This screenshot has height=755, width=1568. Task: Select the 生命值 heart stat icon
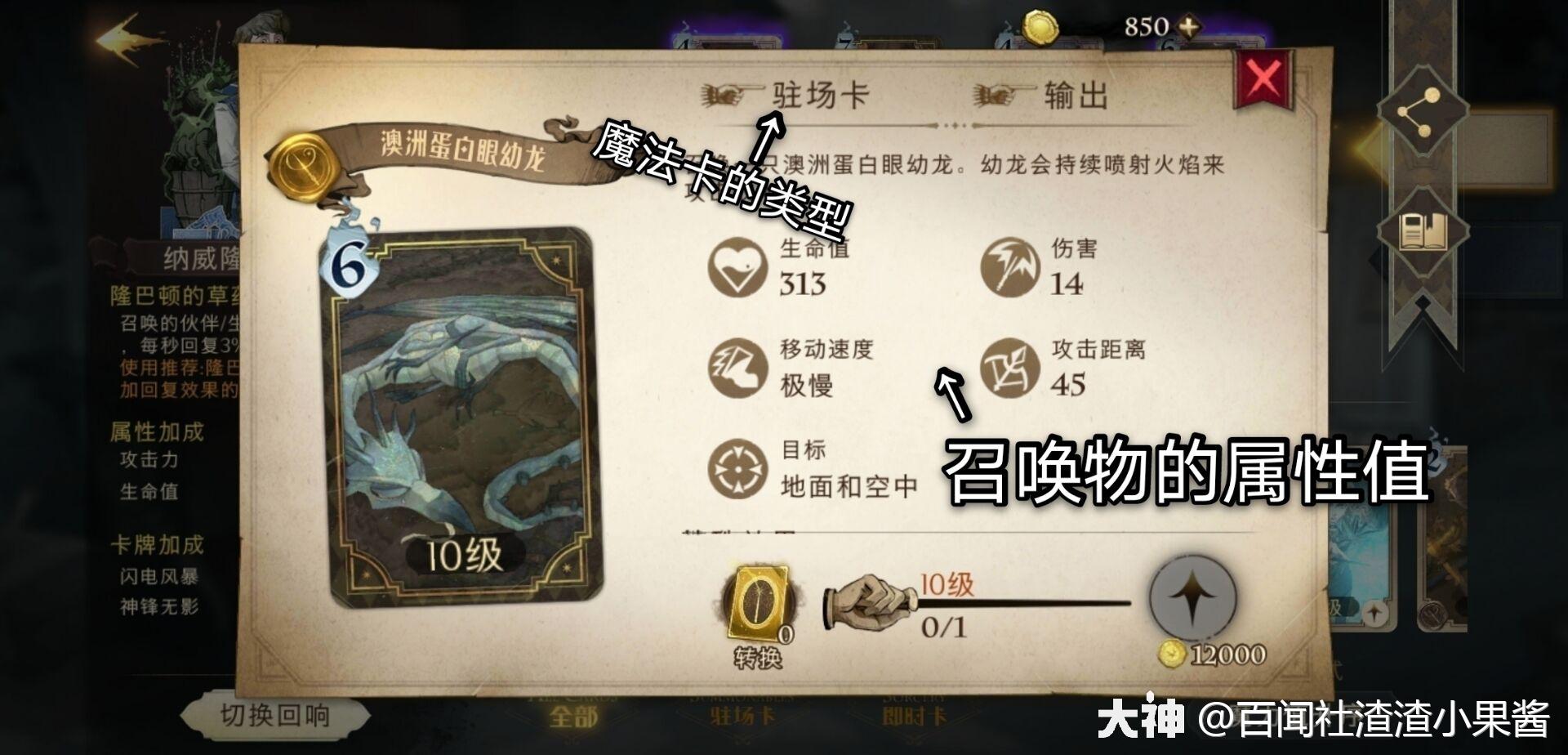[739, 266]
